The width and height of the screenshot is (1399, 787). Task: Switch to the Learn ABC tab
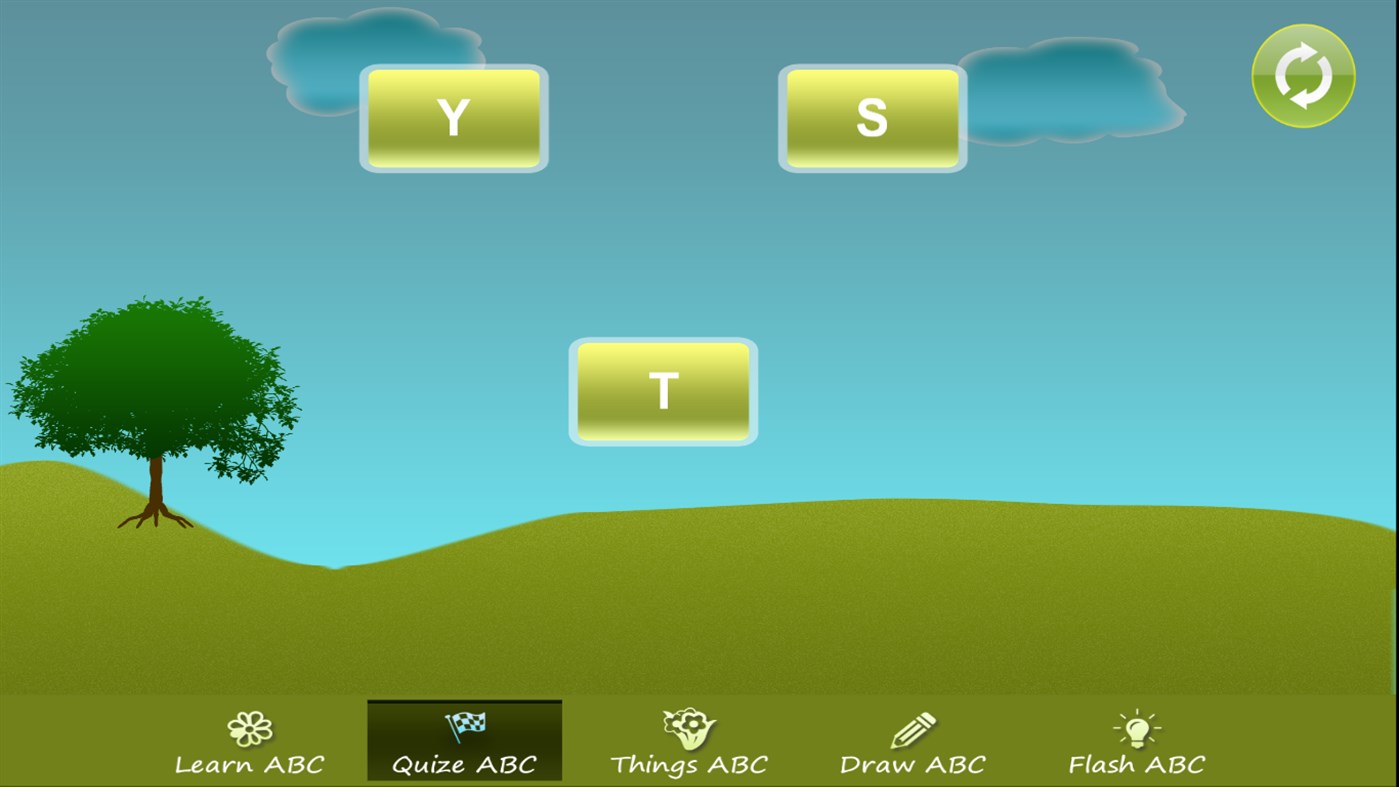point(250,745)
